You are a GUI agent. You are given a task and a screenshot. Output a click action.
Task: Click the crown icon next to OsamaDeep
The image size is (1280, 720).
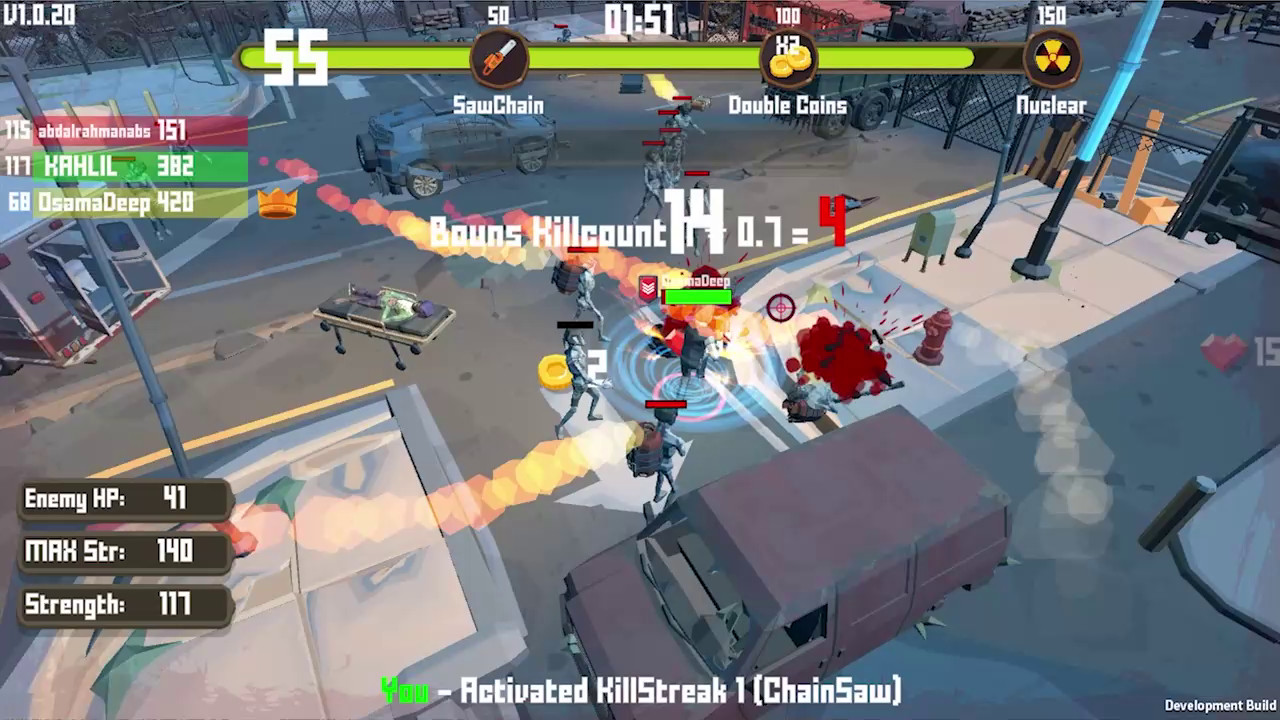pyautogui.click(x=278, y=205)
